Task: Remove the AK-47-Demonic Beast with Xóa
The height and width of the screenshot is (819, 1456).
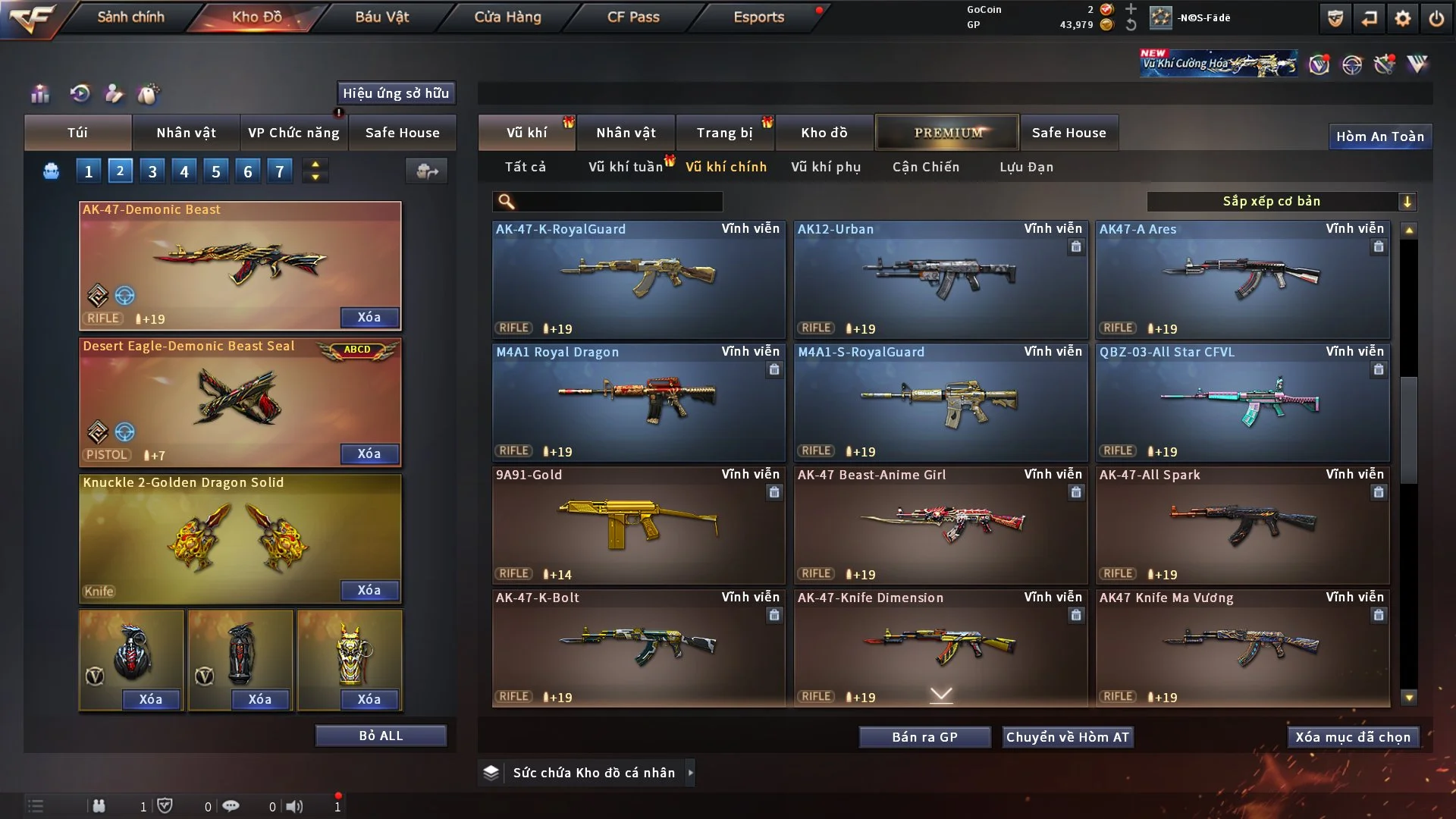Action: [369, 317]
